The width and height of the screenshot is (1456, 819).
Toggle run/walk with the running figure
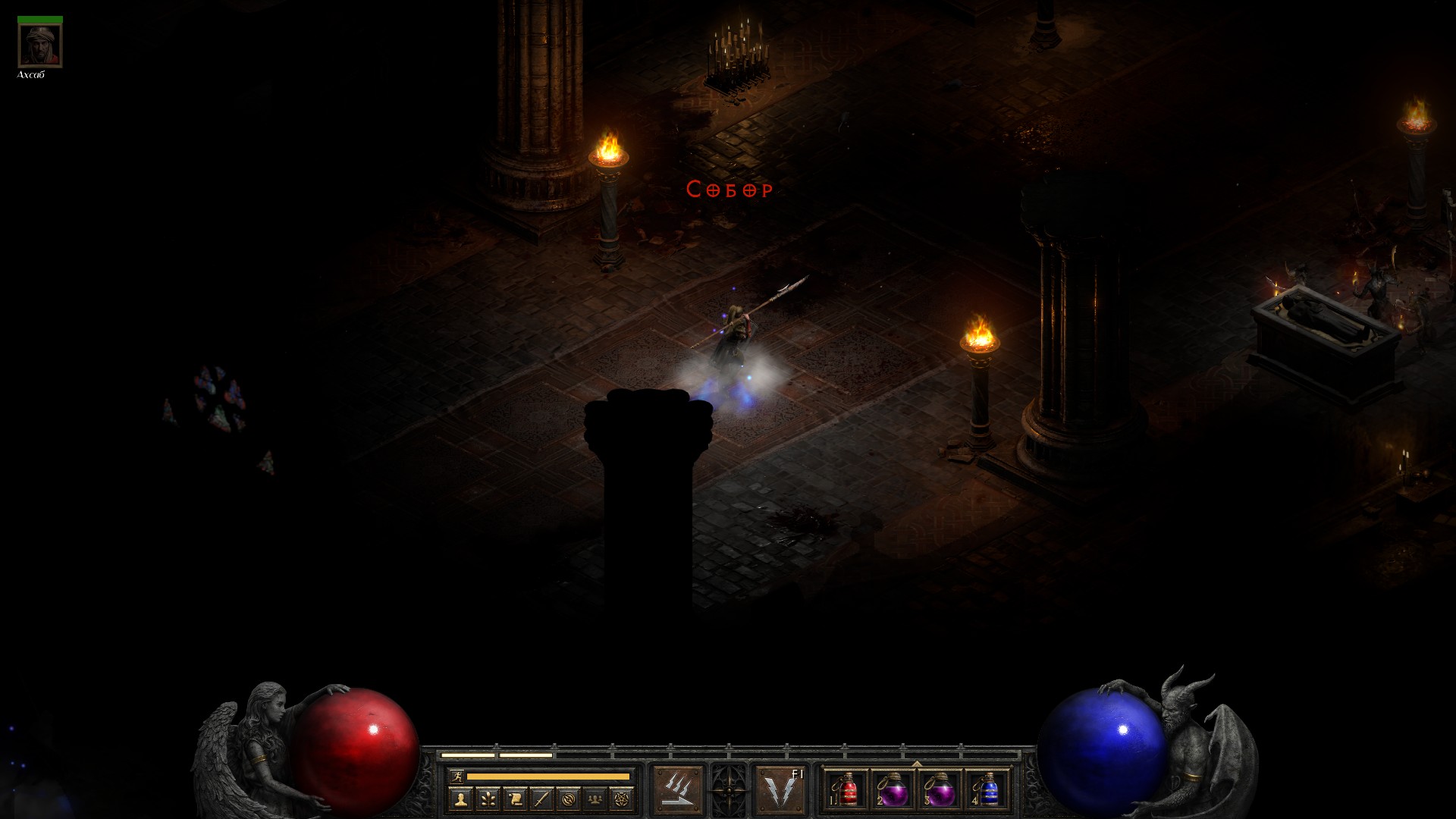457,776
